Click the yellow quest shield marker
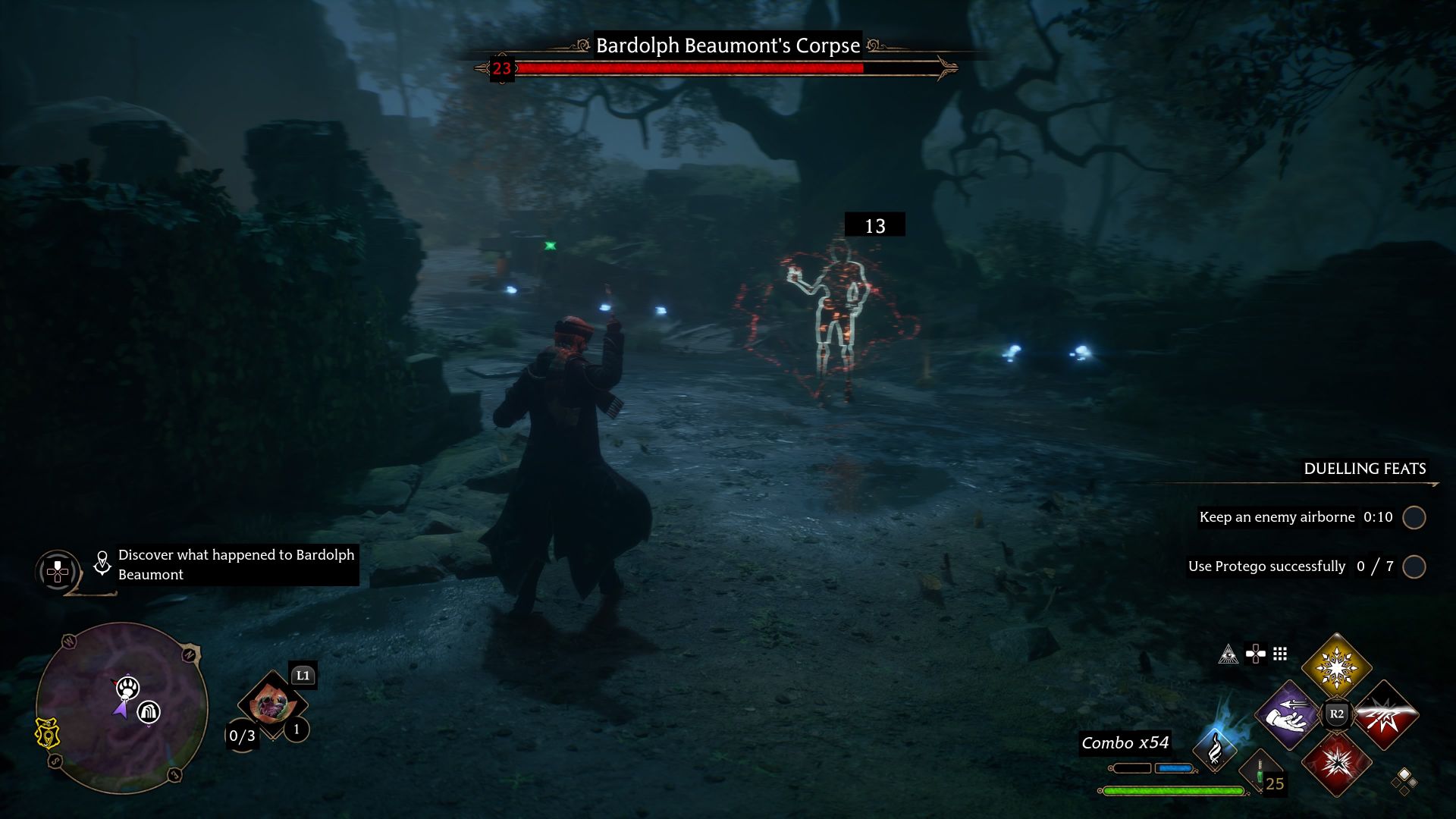The width and height of the screenshot is (1456, 819). pos(47,733)
